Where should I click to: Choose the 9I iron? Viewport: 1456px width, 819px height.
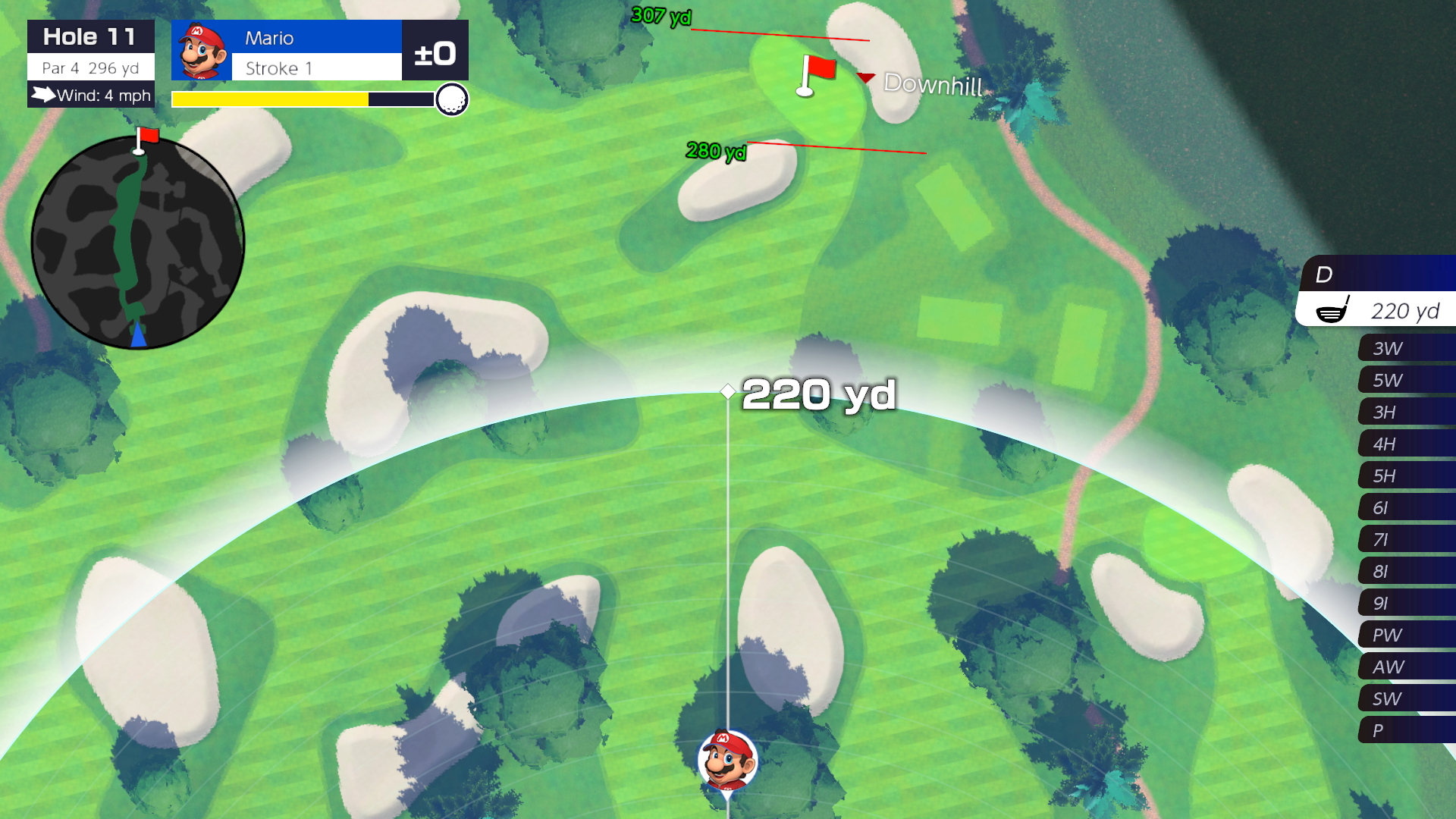click(1404, 603)
